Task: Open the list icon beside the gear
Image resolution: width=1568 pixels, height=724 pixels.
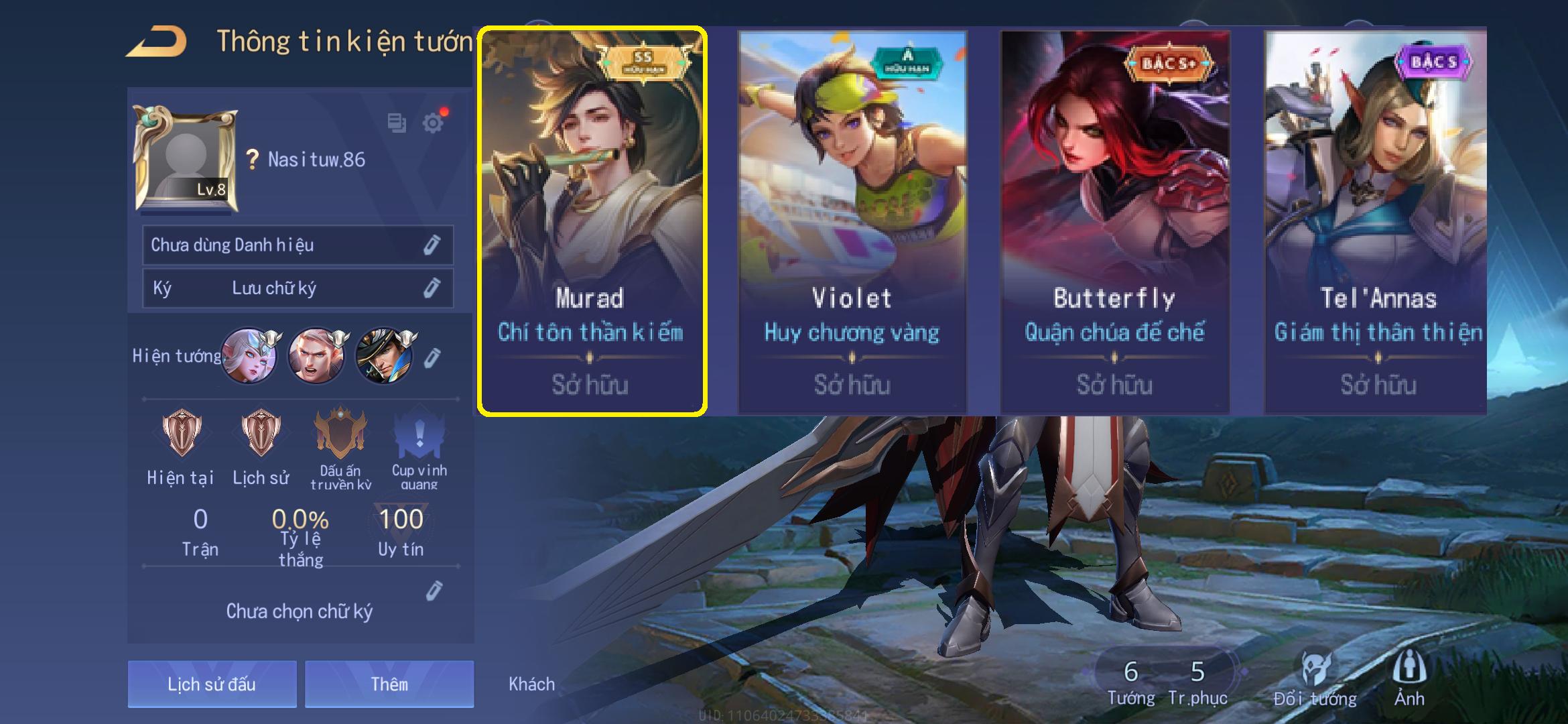Action: point(397,123)
